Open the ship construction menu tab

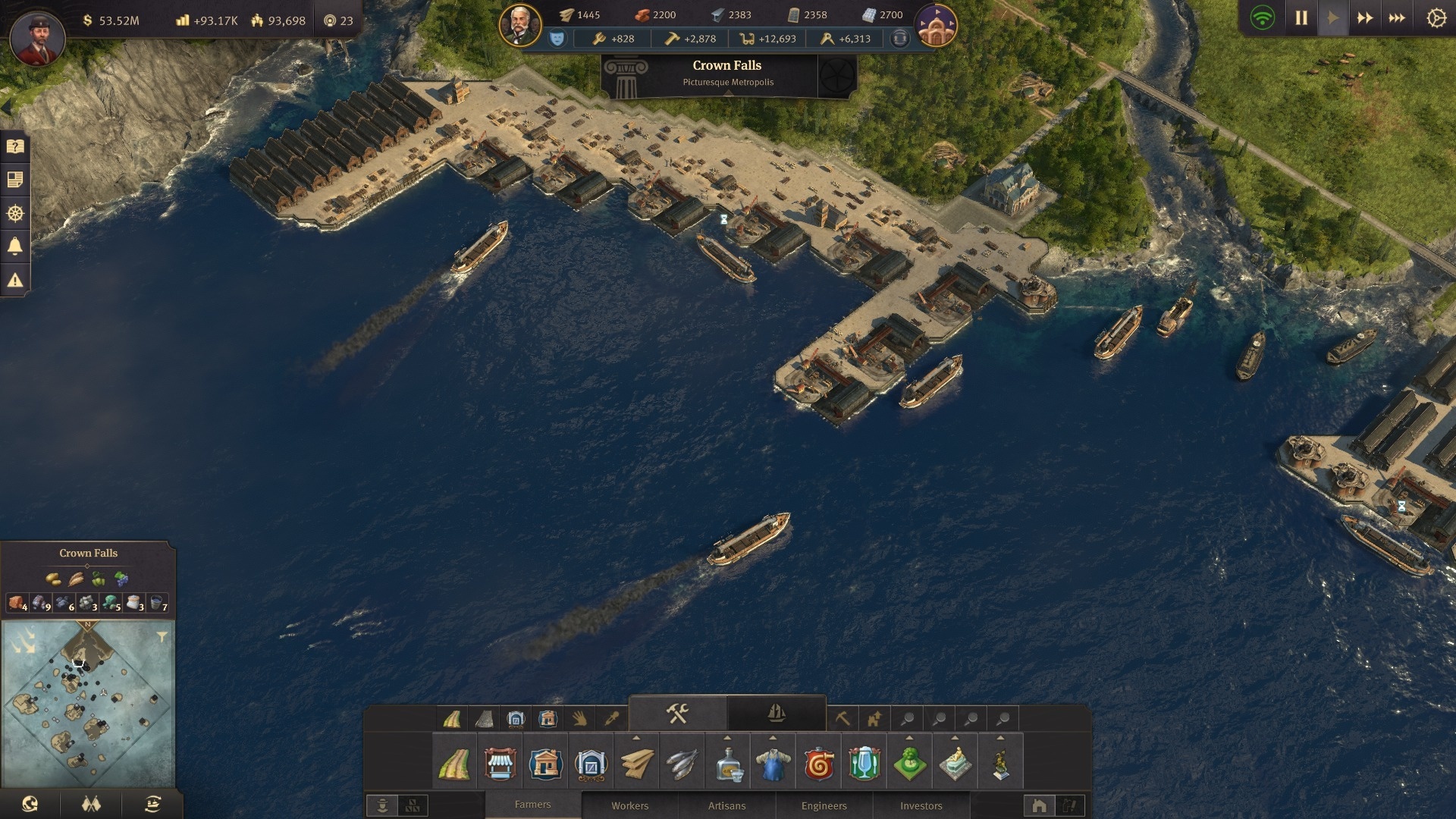coord(776,714)
